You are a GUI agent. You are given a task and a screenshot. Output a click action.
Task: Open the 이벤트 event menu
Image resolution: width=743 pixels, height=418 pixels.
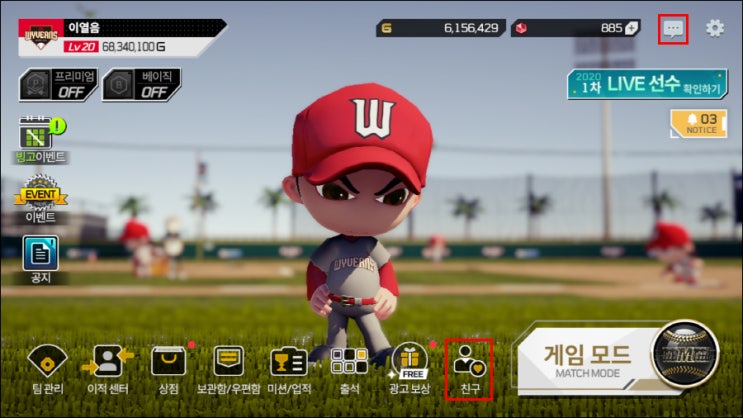click(40, 196)
